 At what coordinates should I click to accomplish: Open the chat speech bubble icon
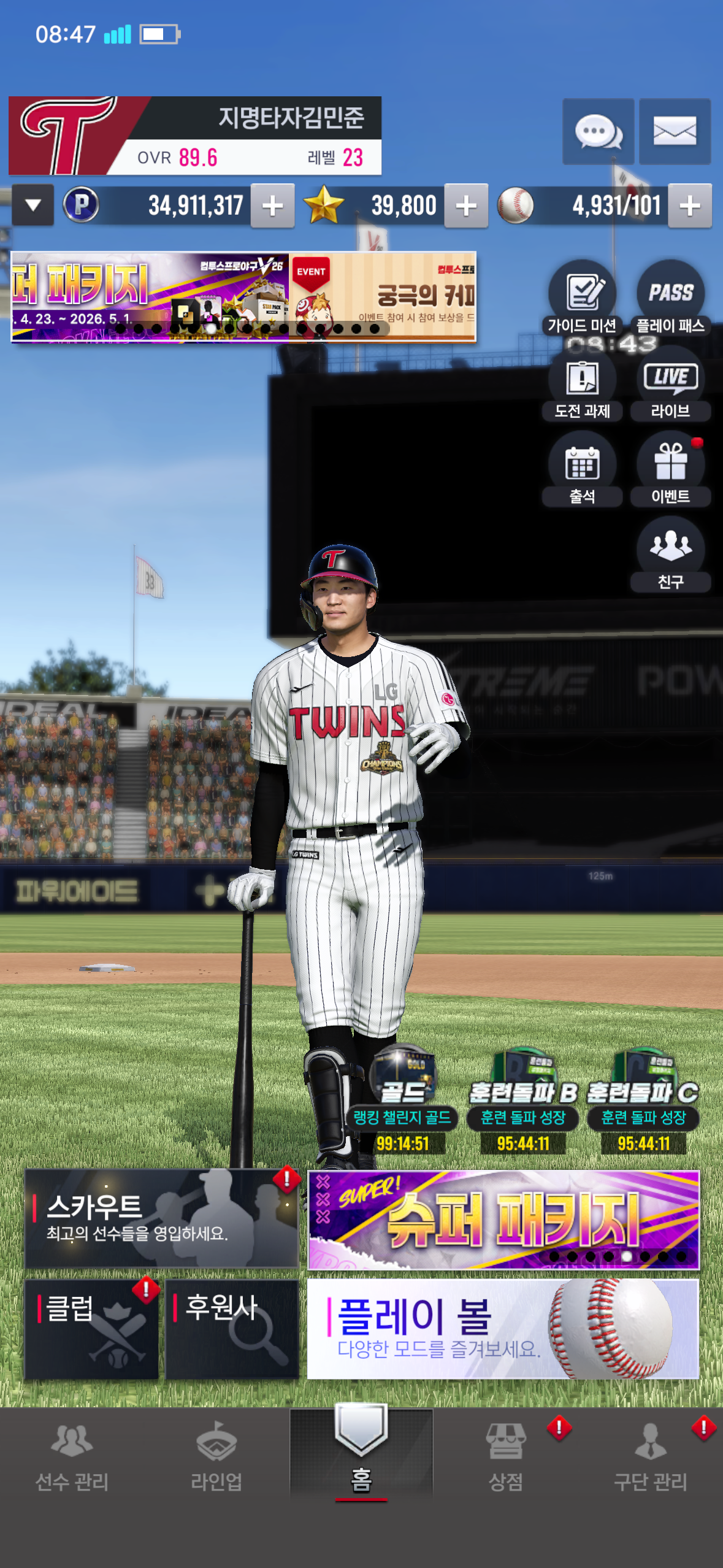598,131
